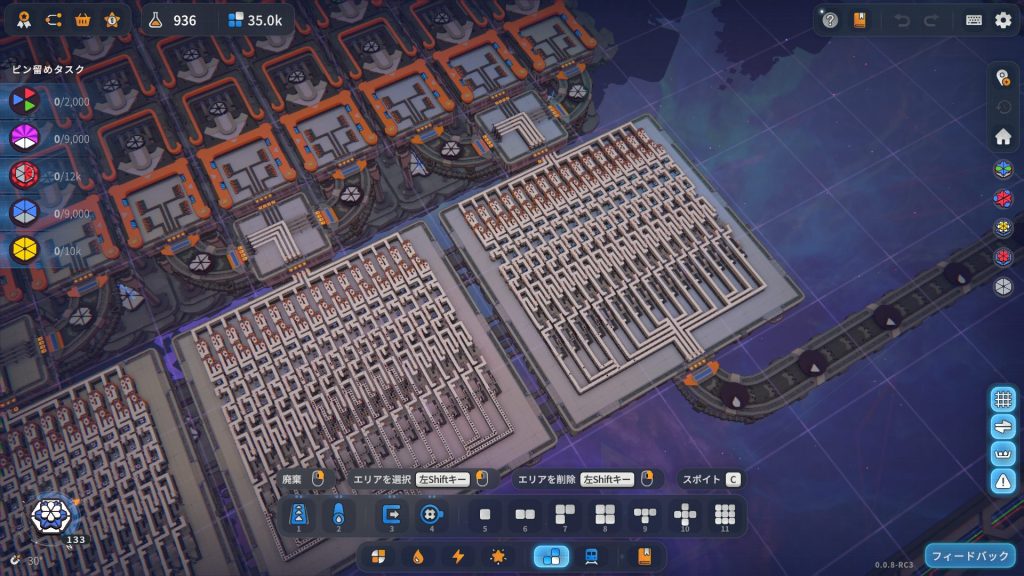1024x576 pixels.
Task: Select the space pipe tool in slot 2
Action: pos(338,515)
